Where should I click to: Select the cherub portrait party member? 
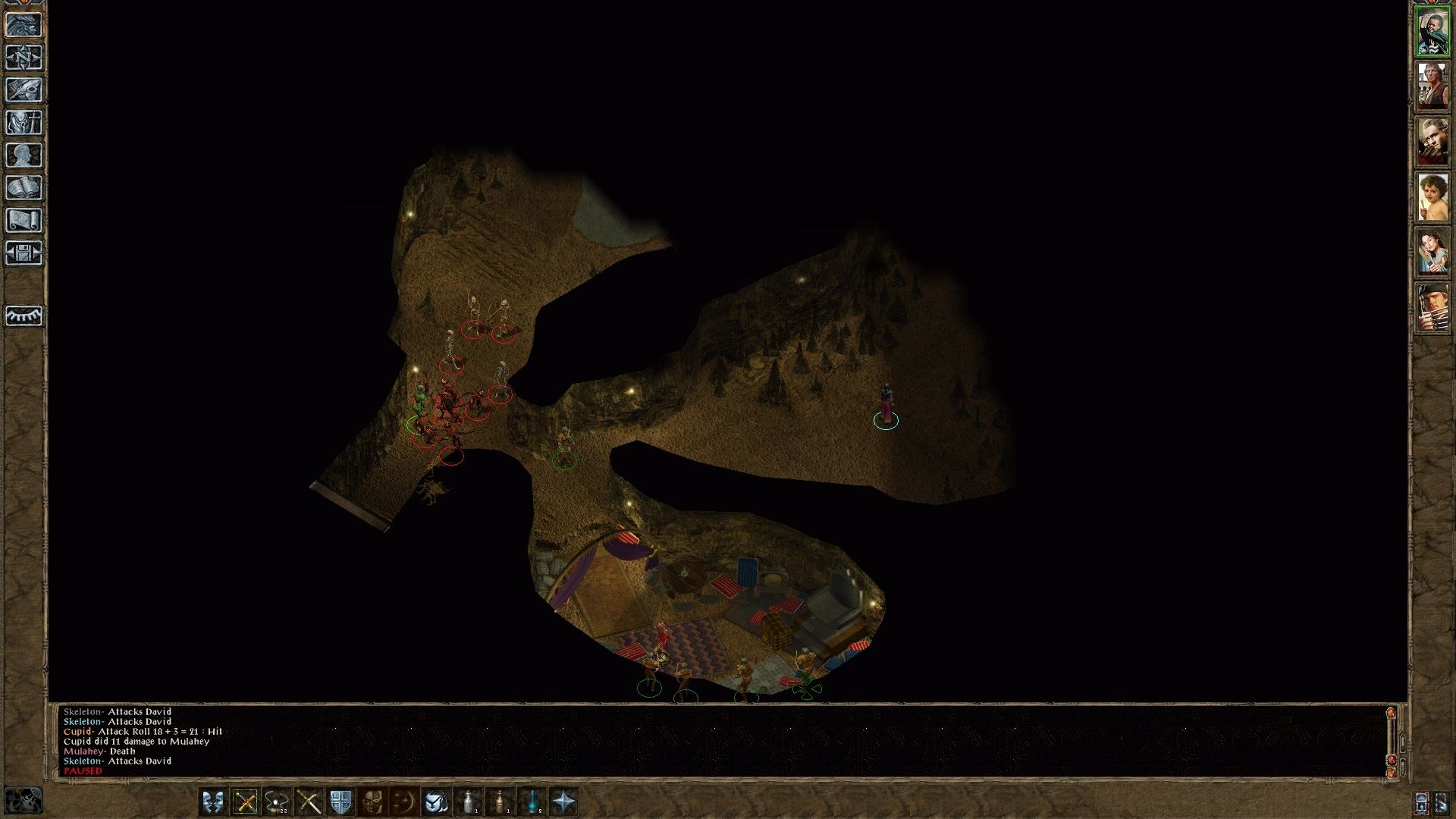[1432, 196]
